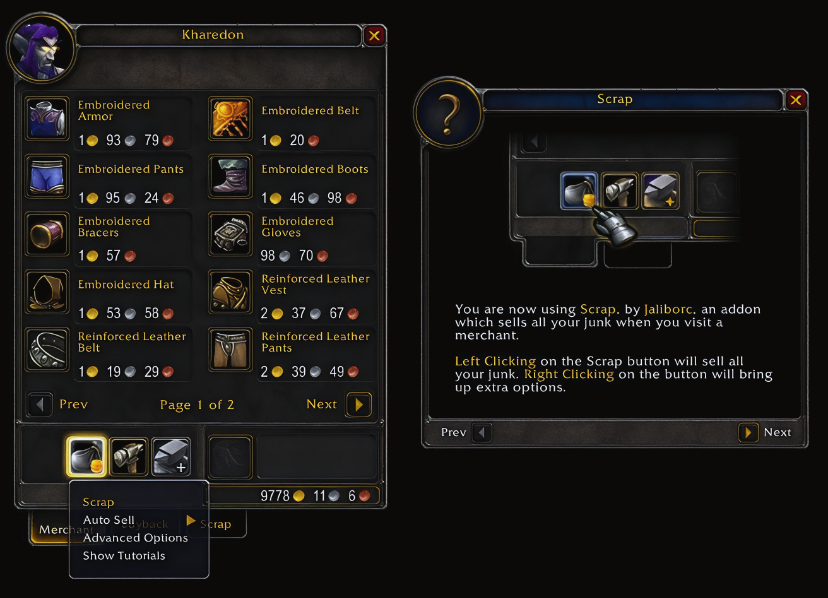Choose Show Tutorials from the dropdown menu

(124, 556)
